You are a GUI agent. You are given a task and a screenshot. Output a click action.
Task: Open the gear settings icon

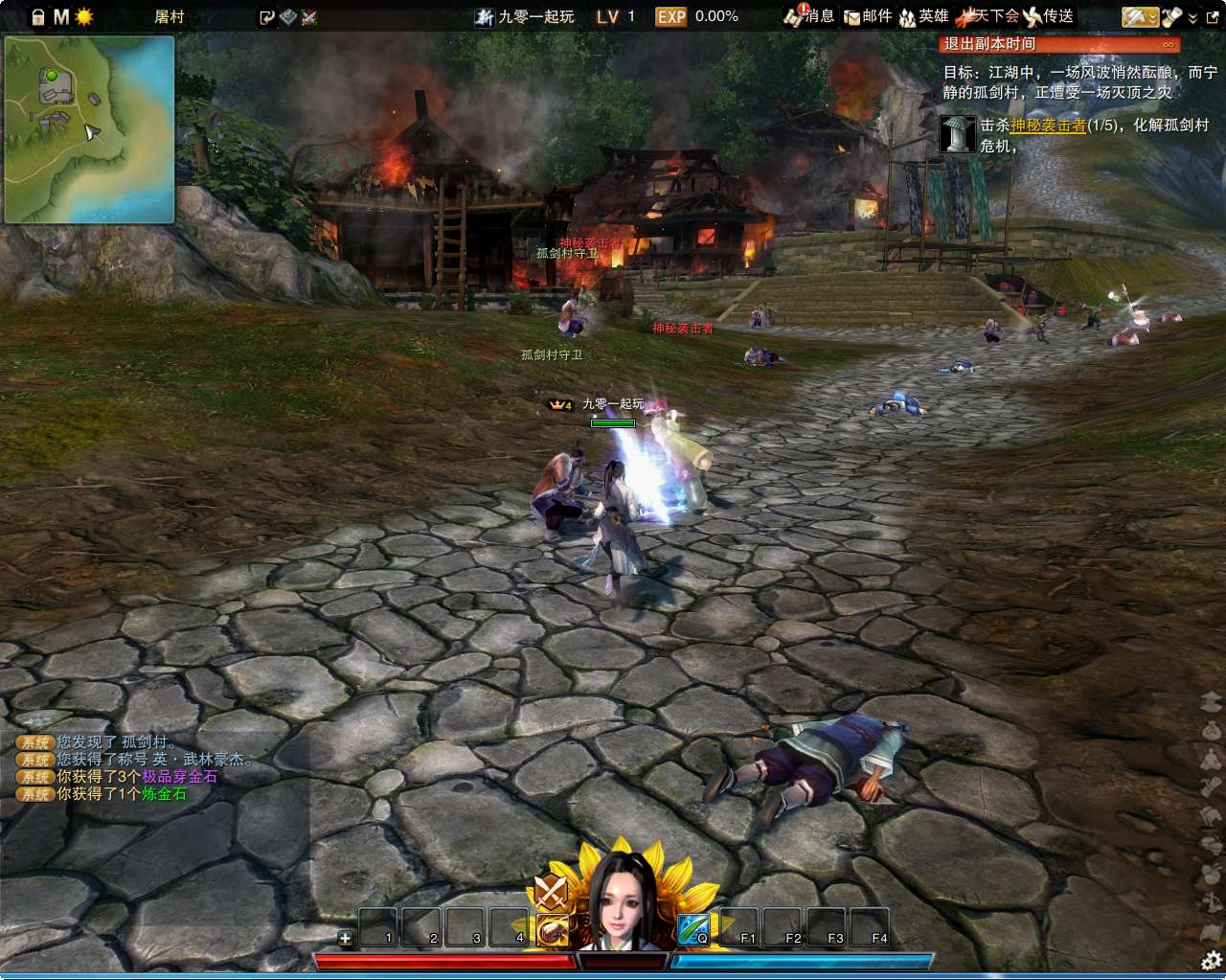(1212, 961)
